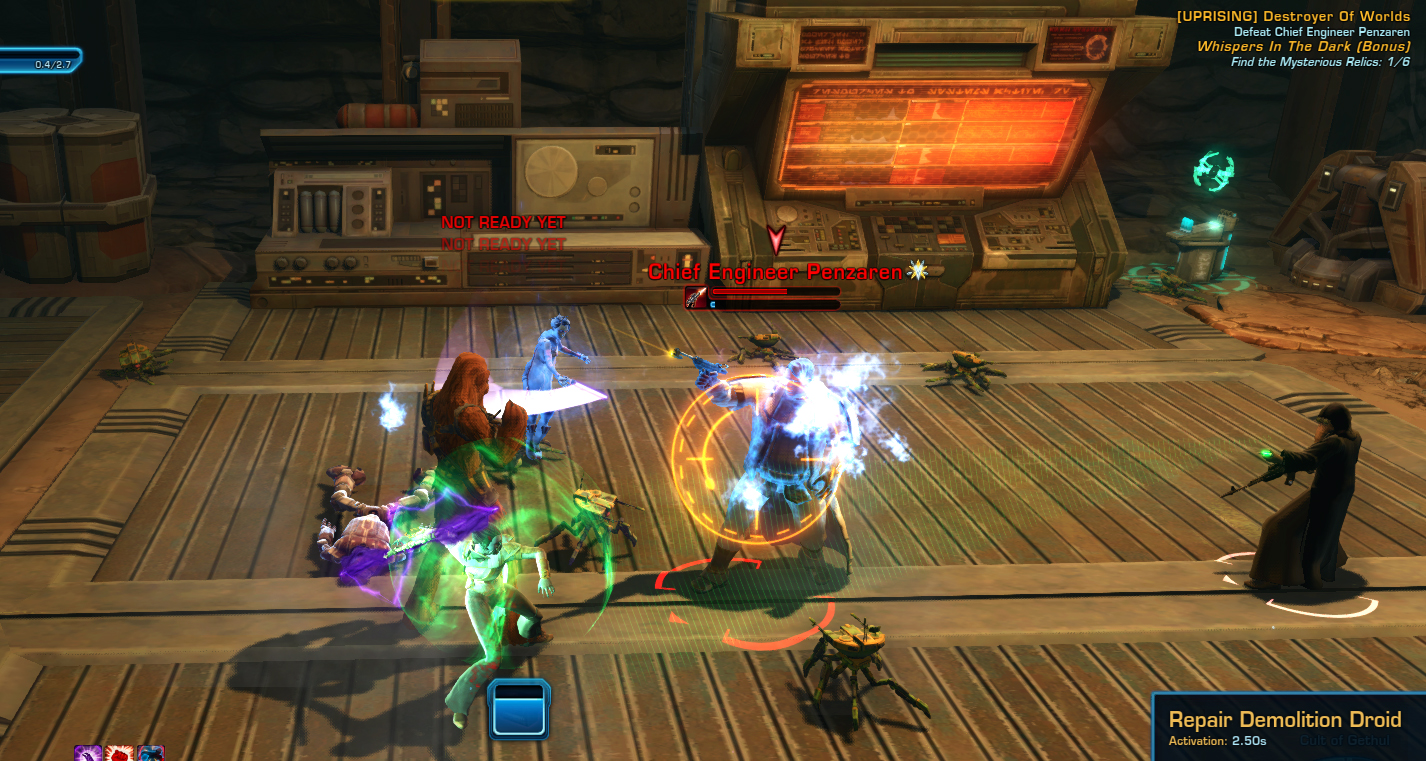
Task: Select the boss mission objective star icon
Action: pos(919,270)
